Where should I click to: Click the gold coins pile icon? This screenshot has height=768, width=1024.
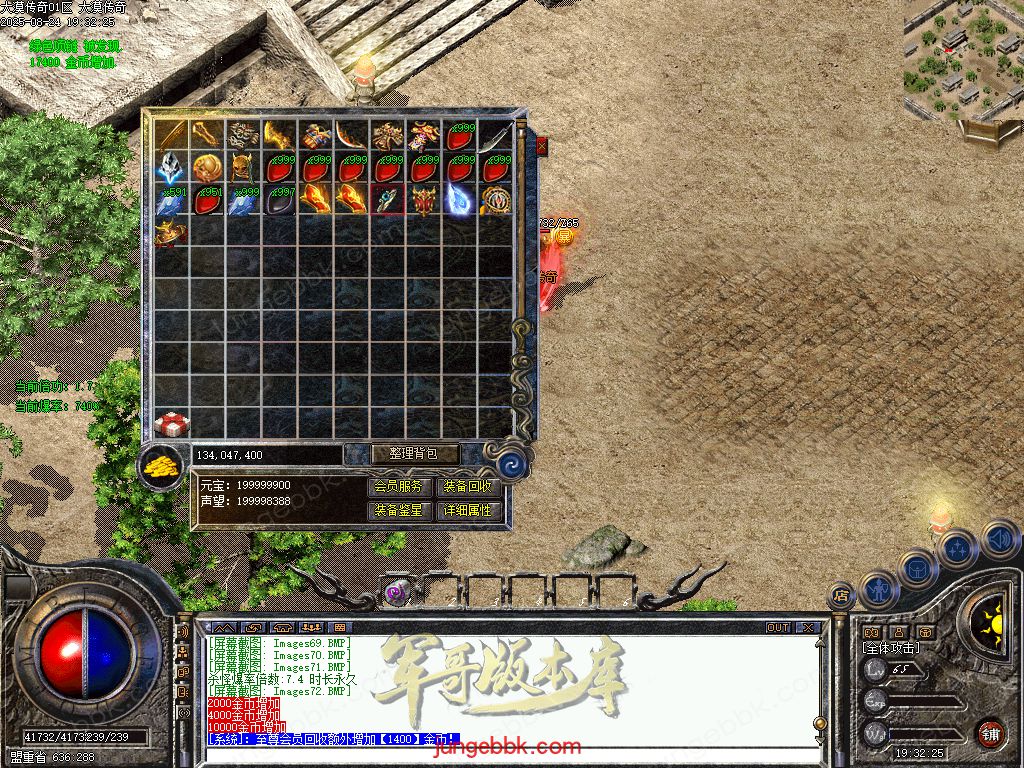pos(160,466)
